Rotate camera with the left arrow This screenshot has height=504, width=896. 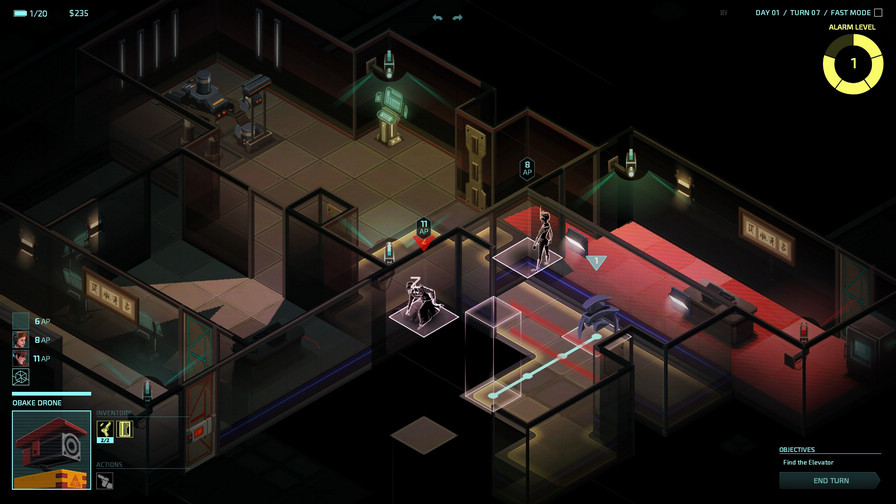click(437, 18)
